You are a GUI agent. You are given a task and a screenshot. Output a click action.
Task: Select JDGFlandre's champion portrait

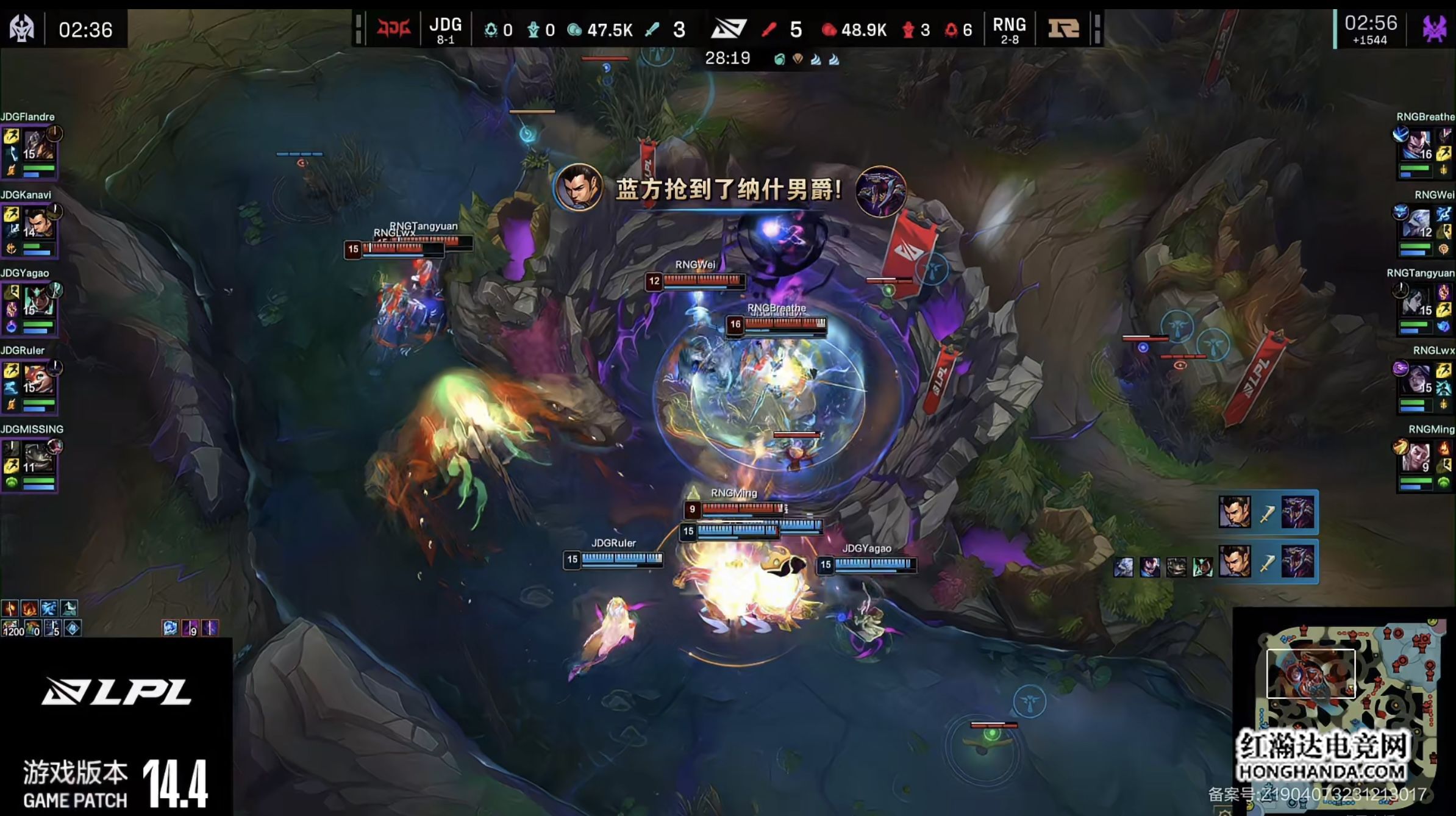(39, 145)
